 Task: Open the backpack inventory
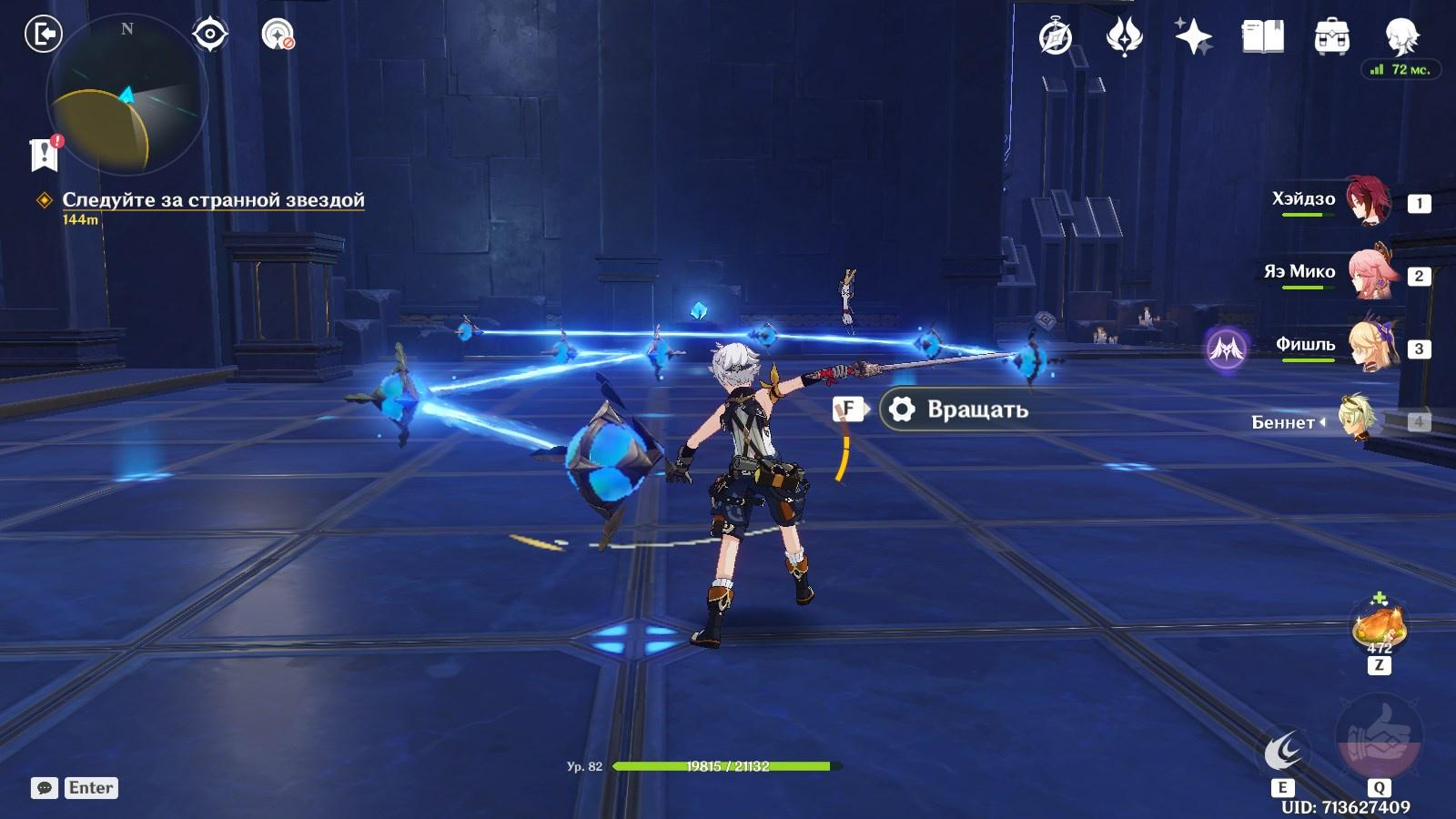click(x=1331, y=37)
